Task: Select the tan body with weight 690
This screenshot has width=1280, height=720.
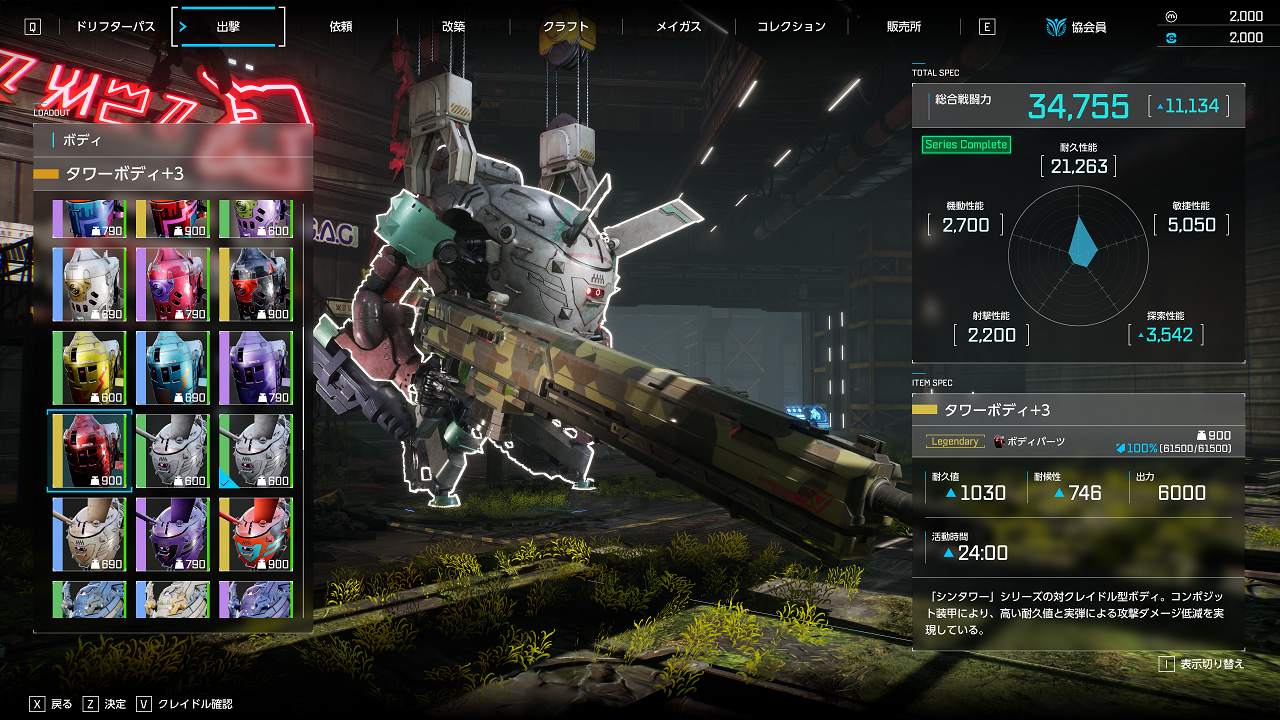Action: tap(90, 534)
